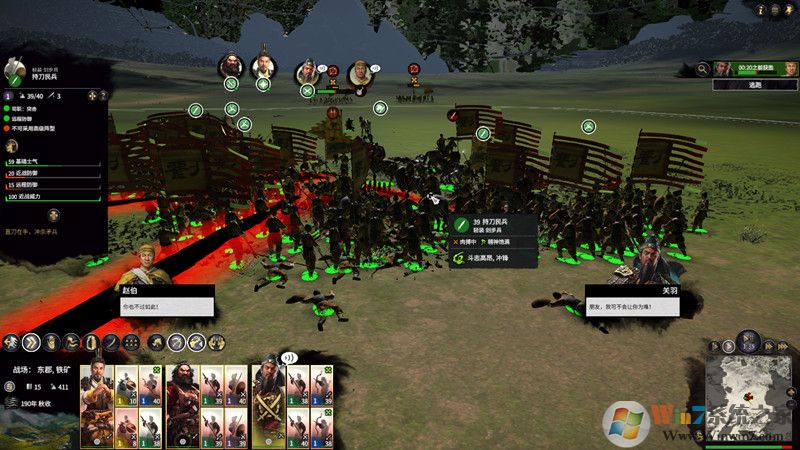Click the 逃跑 flee button

tap(755, 86)
